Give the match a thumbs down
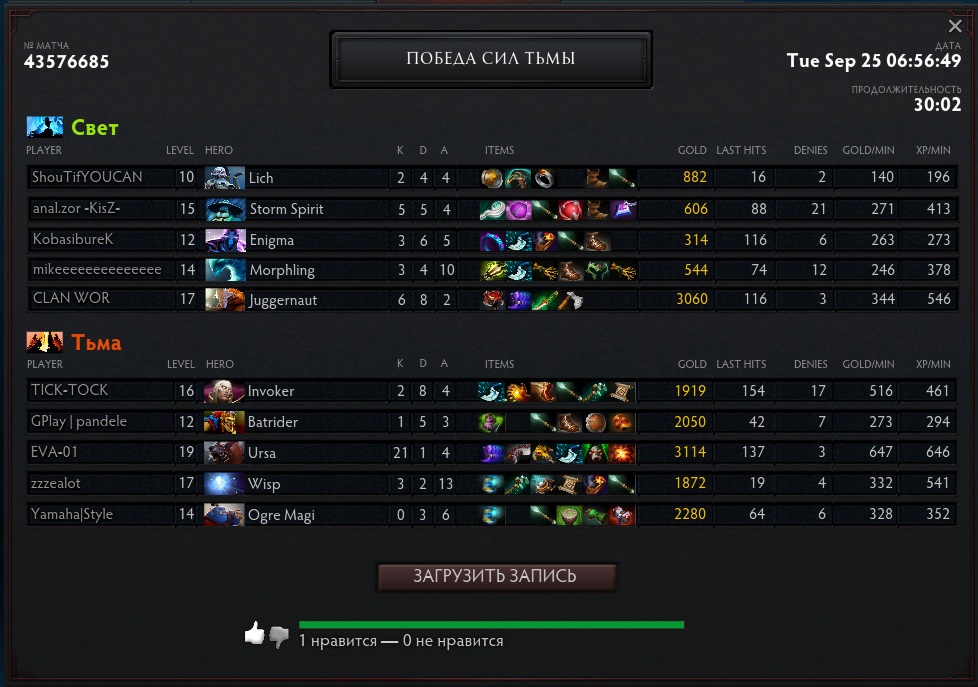This screenshot has width=978, height=687. click(279, 636)
